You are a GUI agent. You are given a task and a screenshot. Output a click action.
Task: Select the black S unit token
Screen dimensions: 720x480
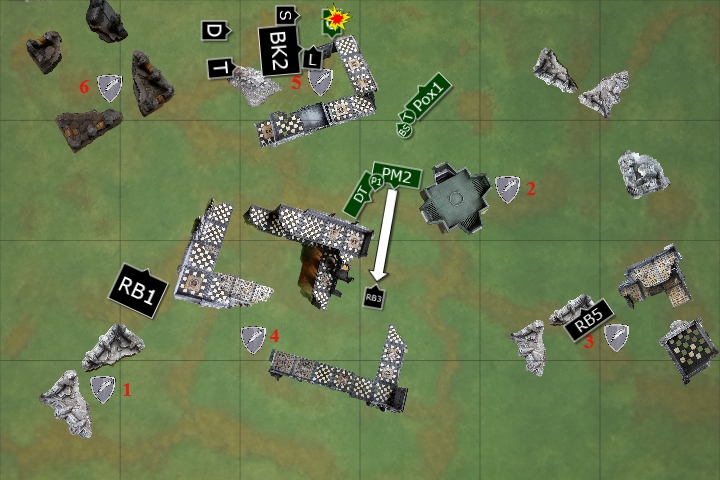(285, 15)
